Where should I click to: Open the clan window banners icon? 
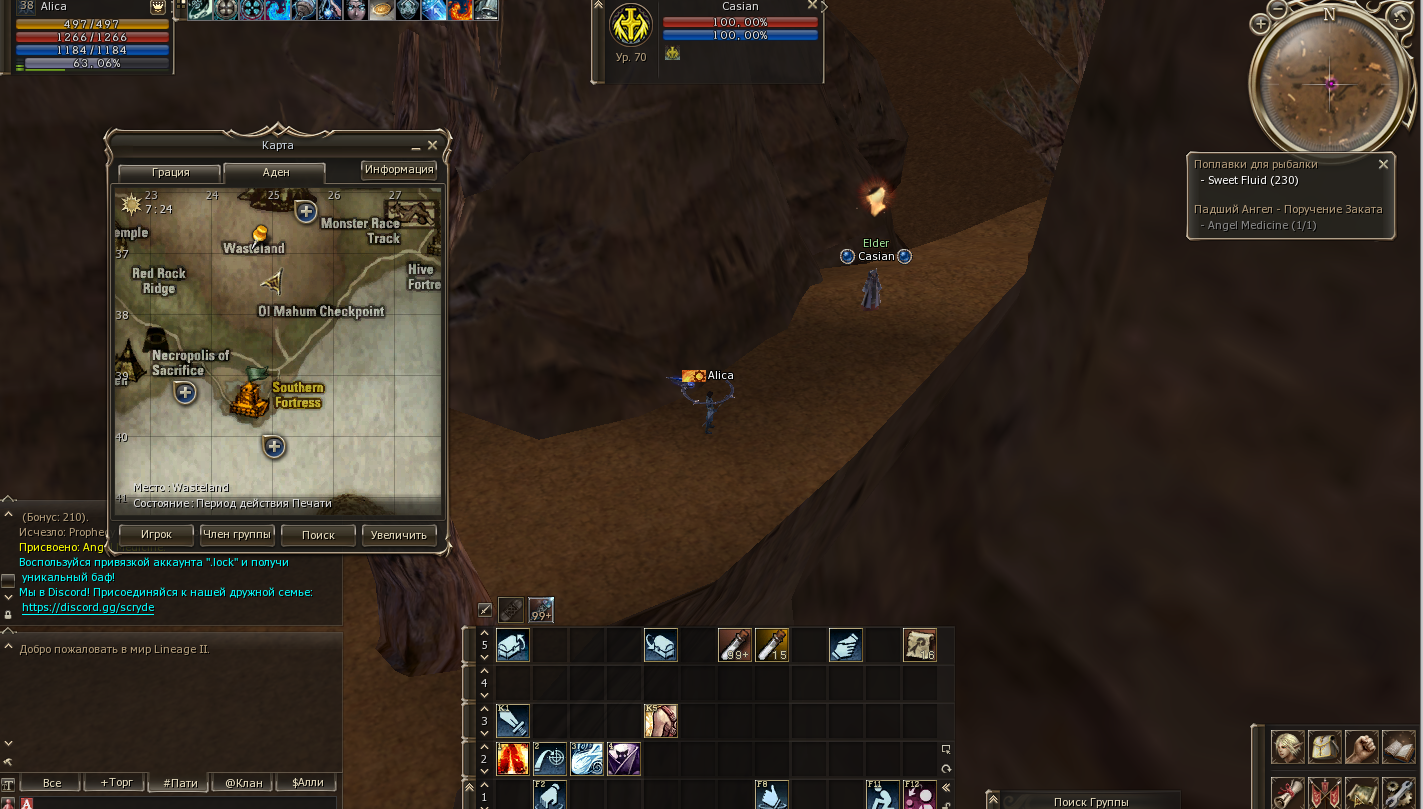(1325, 793)
